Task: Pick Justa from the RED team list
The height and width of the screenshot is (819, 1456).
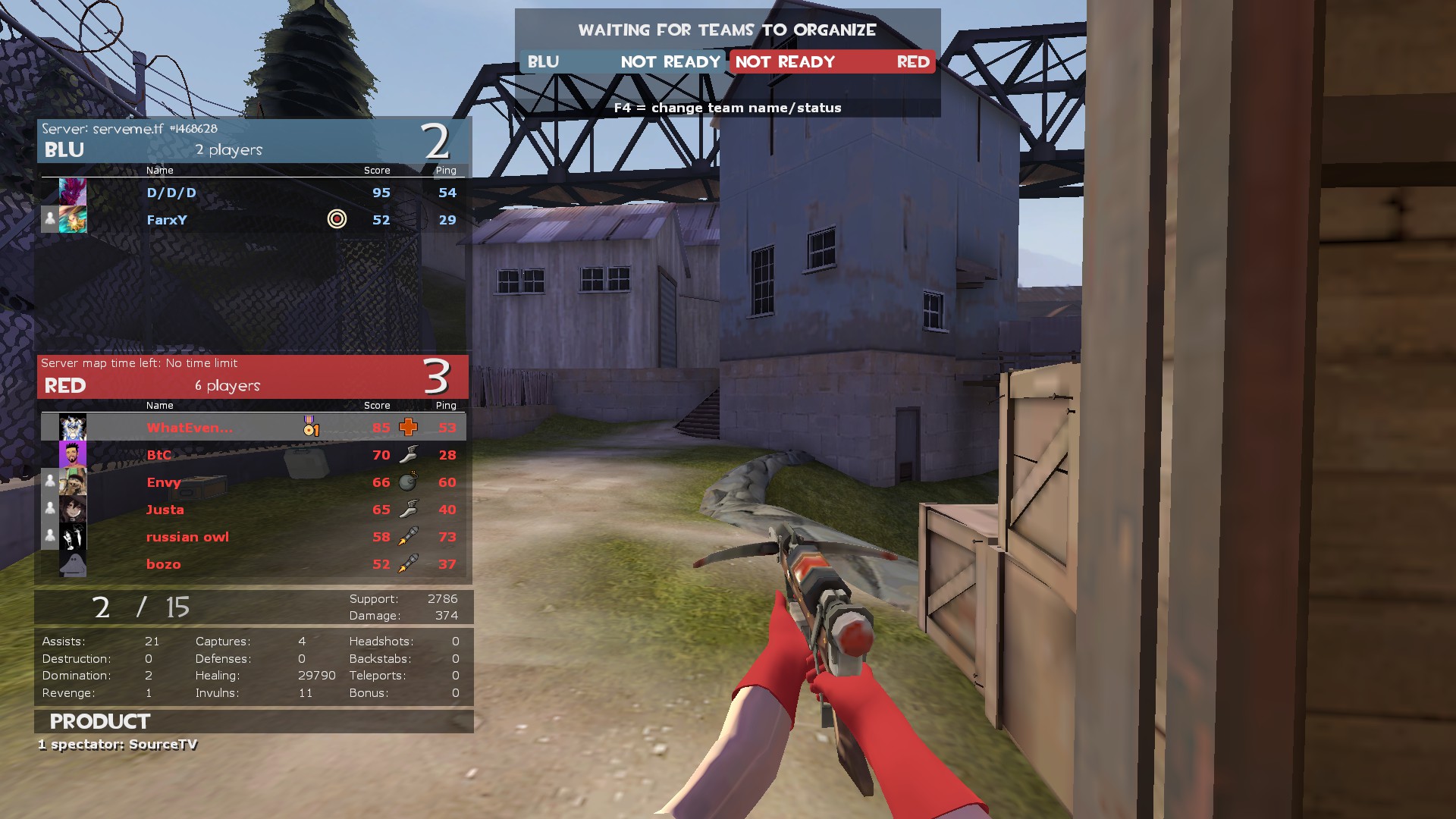Action: [165, 510]
